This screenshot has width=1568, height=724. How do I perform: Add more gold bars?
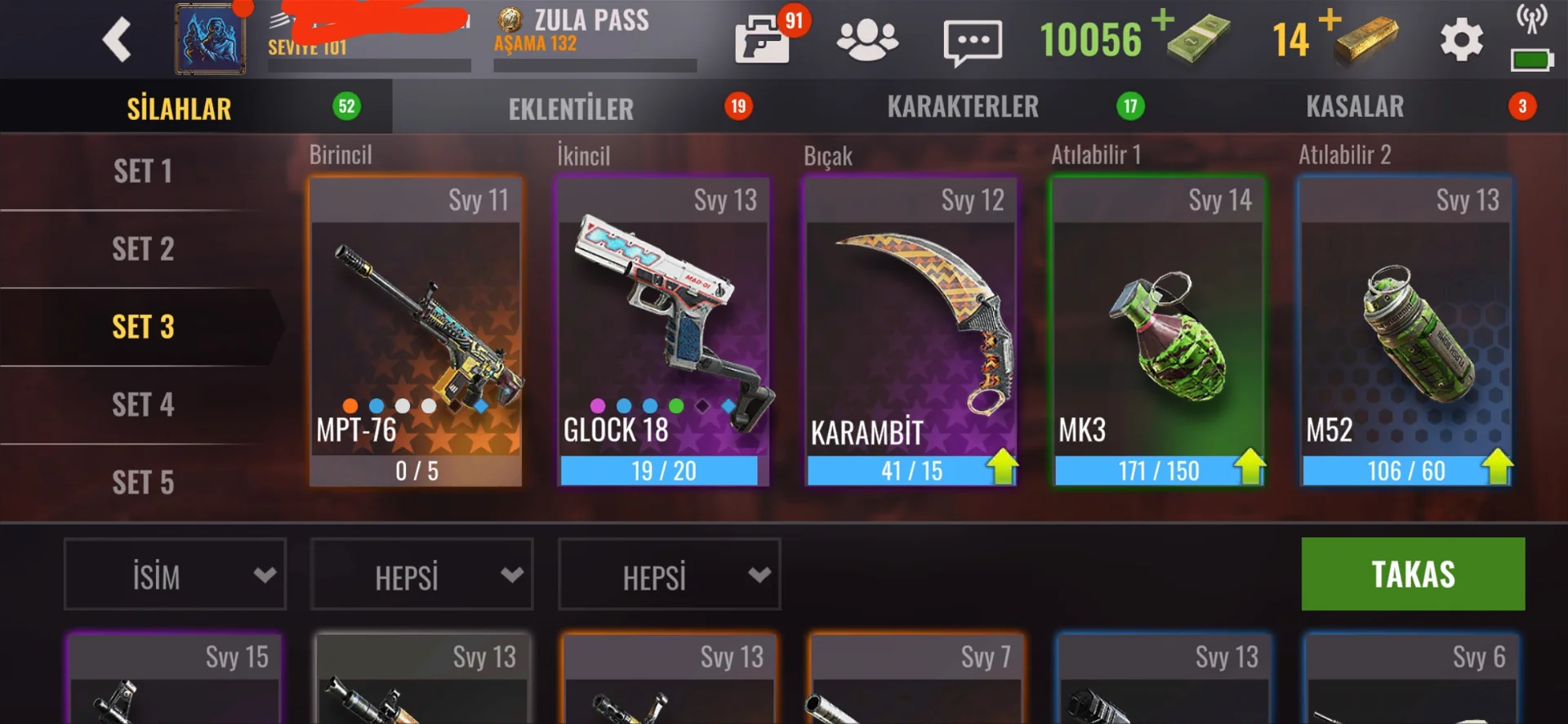(1330, 20)
